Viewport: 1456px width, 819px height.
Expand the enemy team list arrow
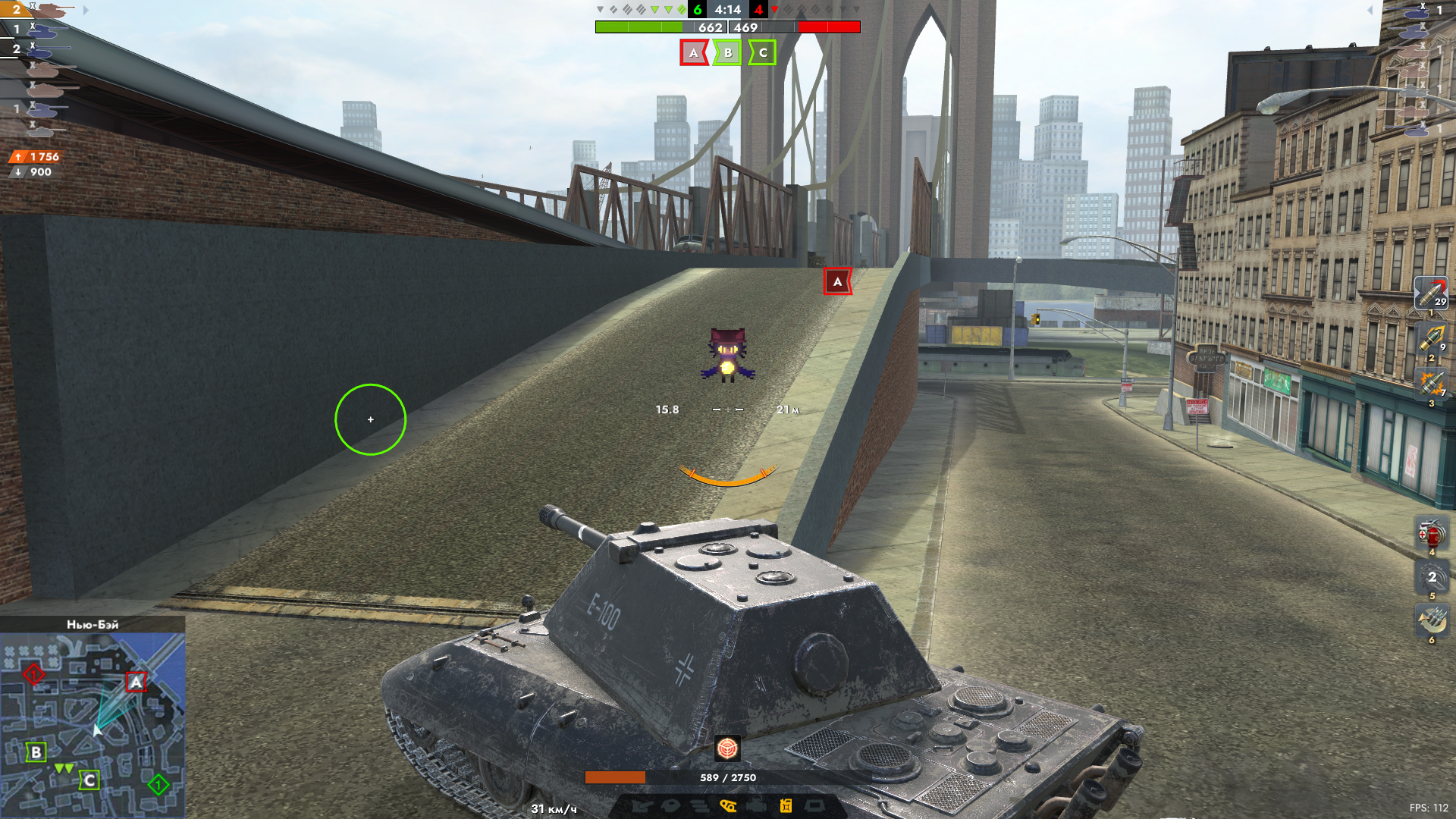point(1370,11)
